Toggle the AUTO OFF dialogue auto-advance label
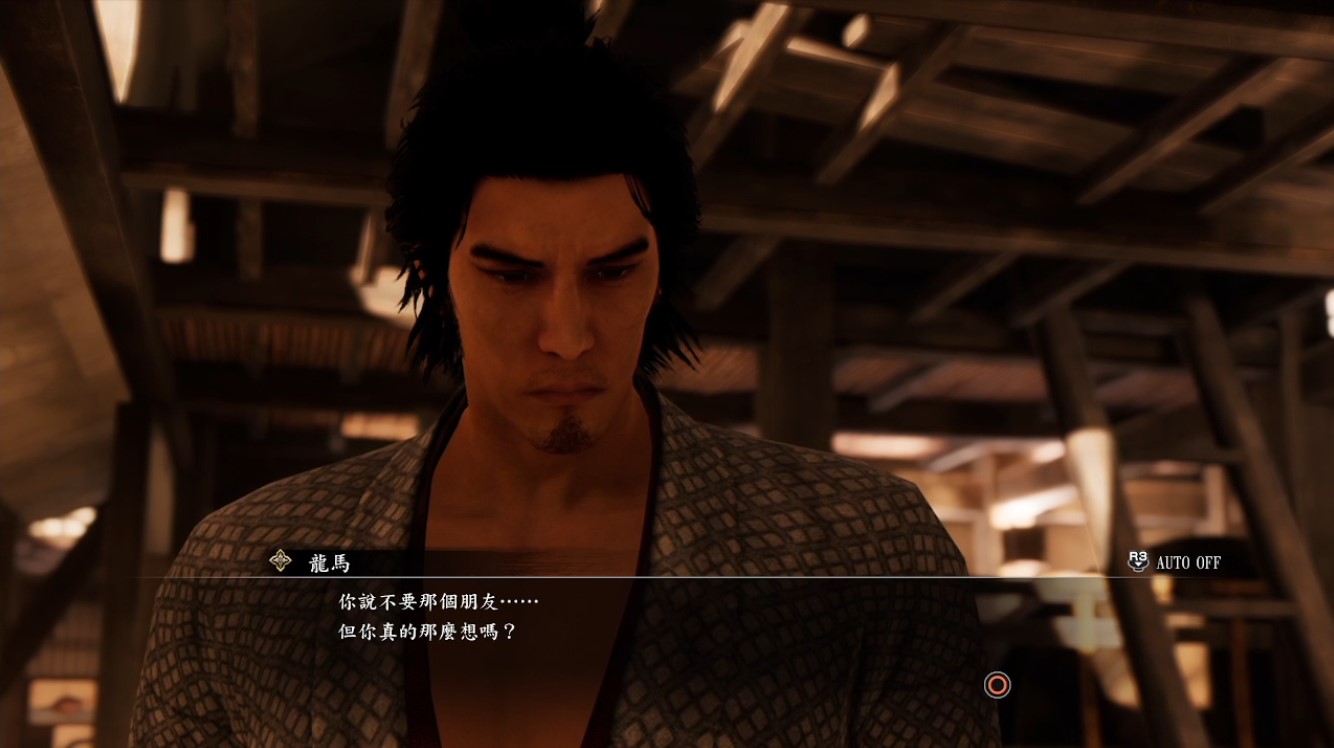Image resolution: width=1334 pixels, height=748 pixels. tap(1187, 562)
